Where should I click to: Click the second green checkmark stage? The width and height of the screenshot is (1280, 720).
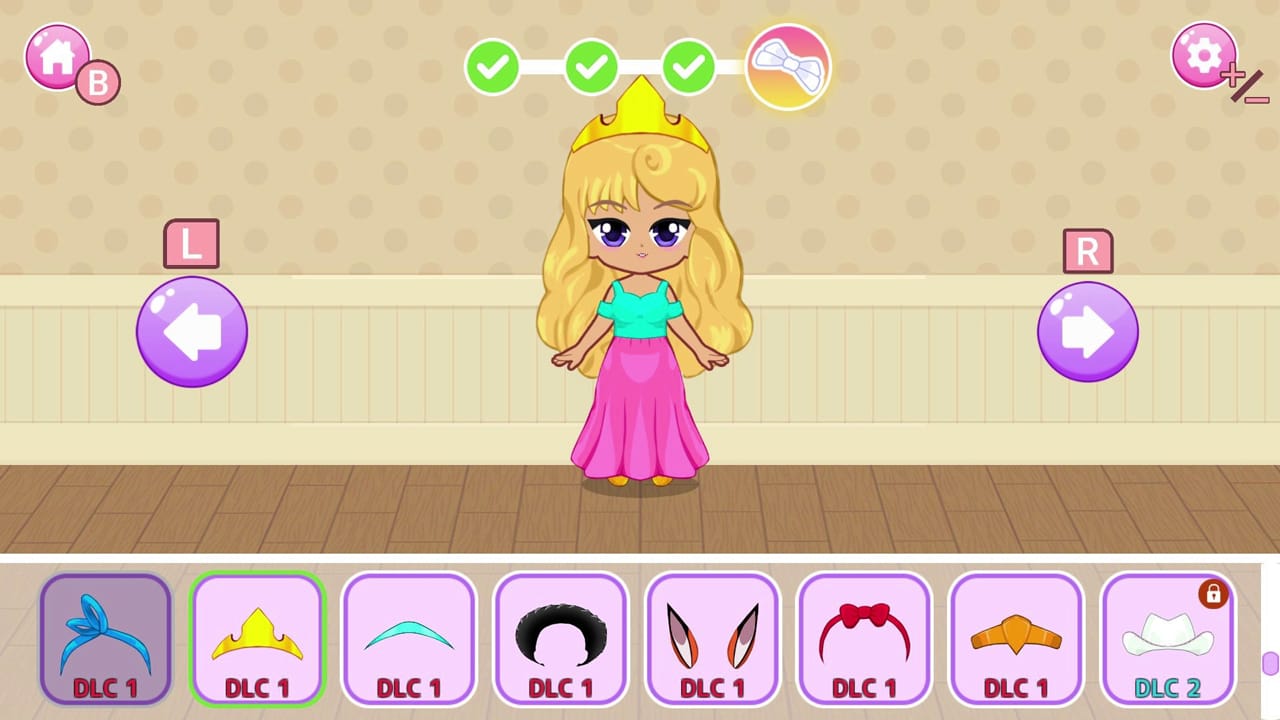click(x=591, y=66)
